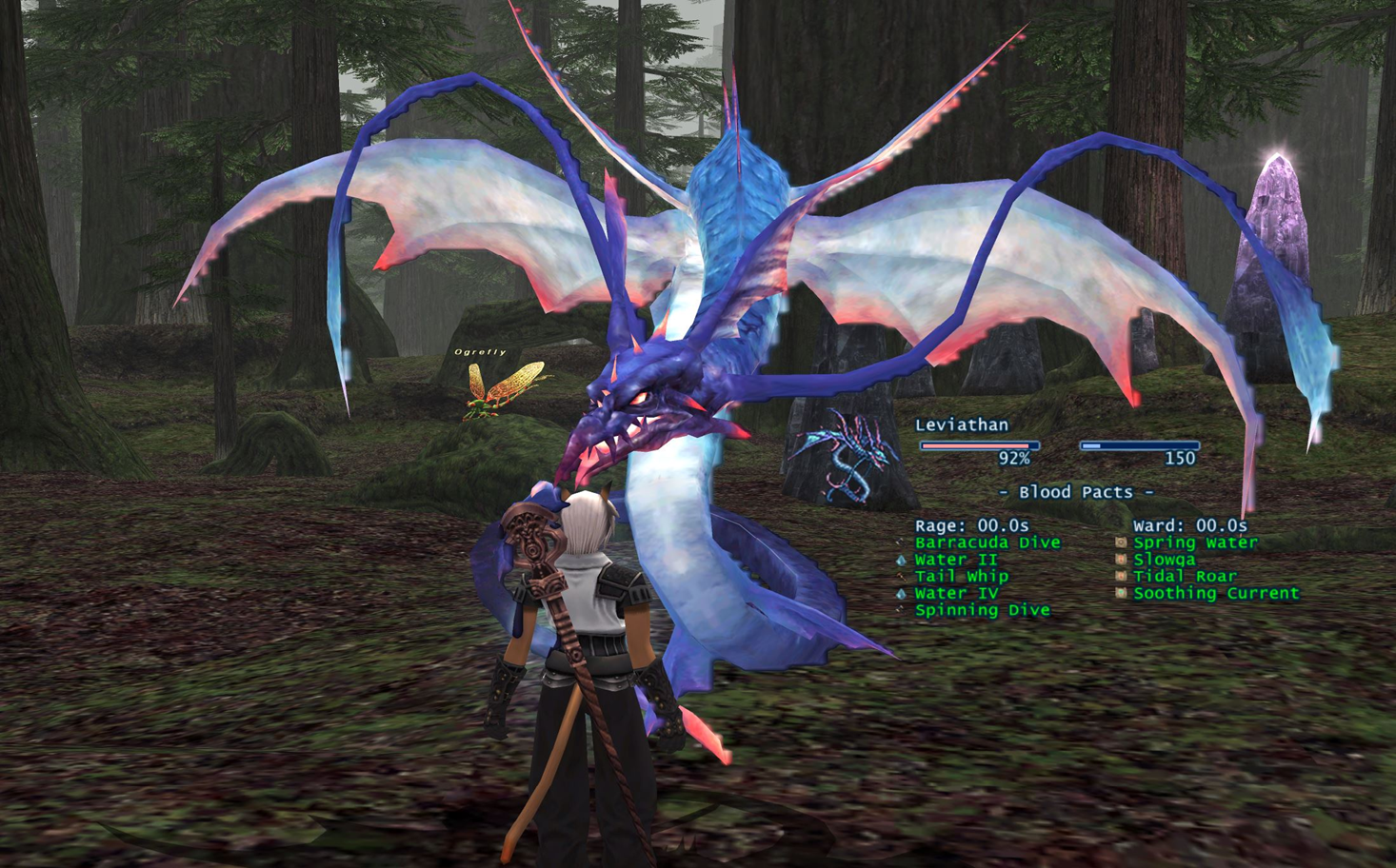The image size is (1396, 868).
Task: Click the Water II droplet icon
Action: coord(899,560)
